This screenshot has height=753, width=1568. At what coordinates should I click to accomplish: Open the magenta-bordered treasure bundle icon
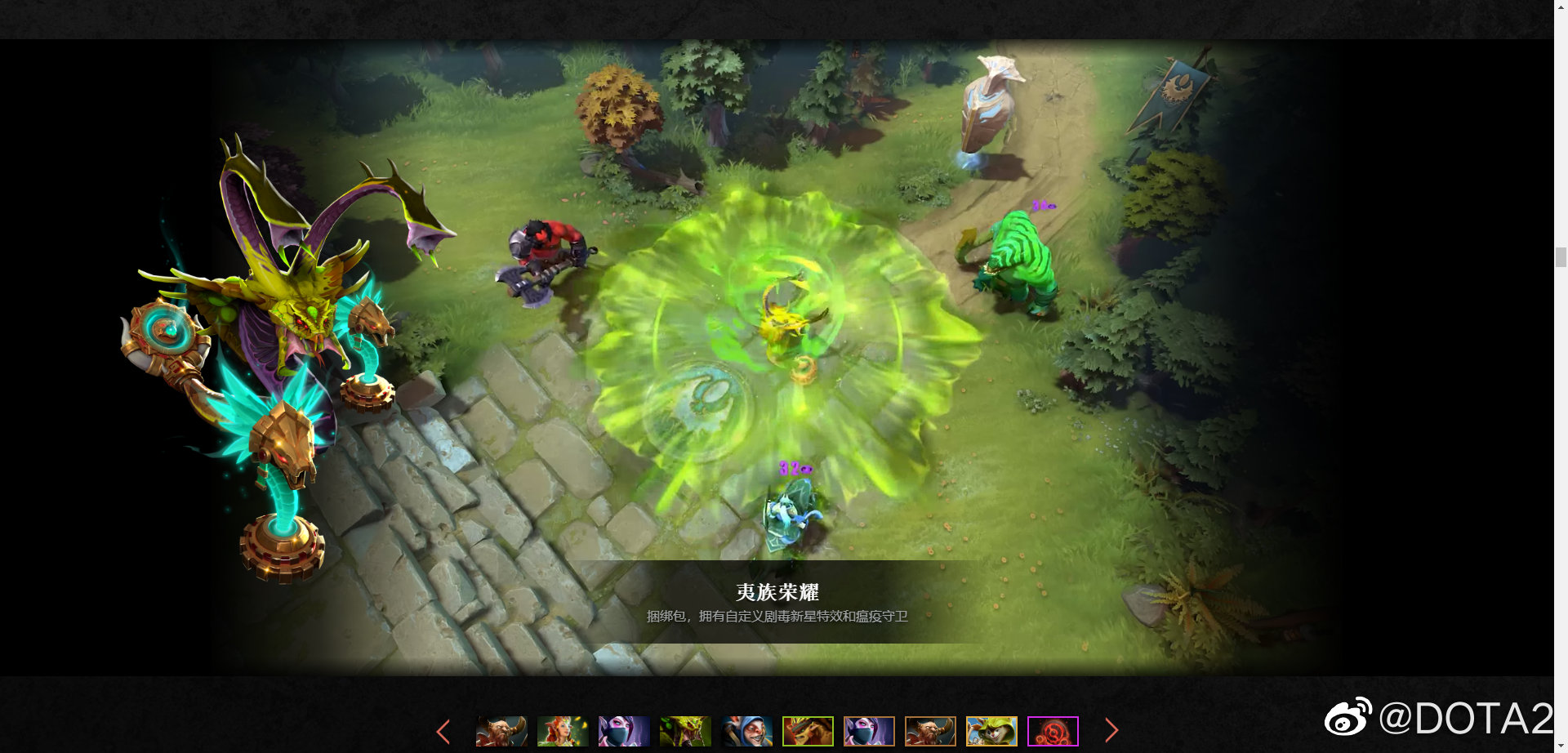pos(1052,731)
